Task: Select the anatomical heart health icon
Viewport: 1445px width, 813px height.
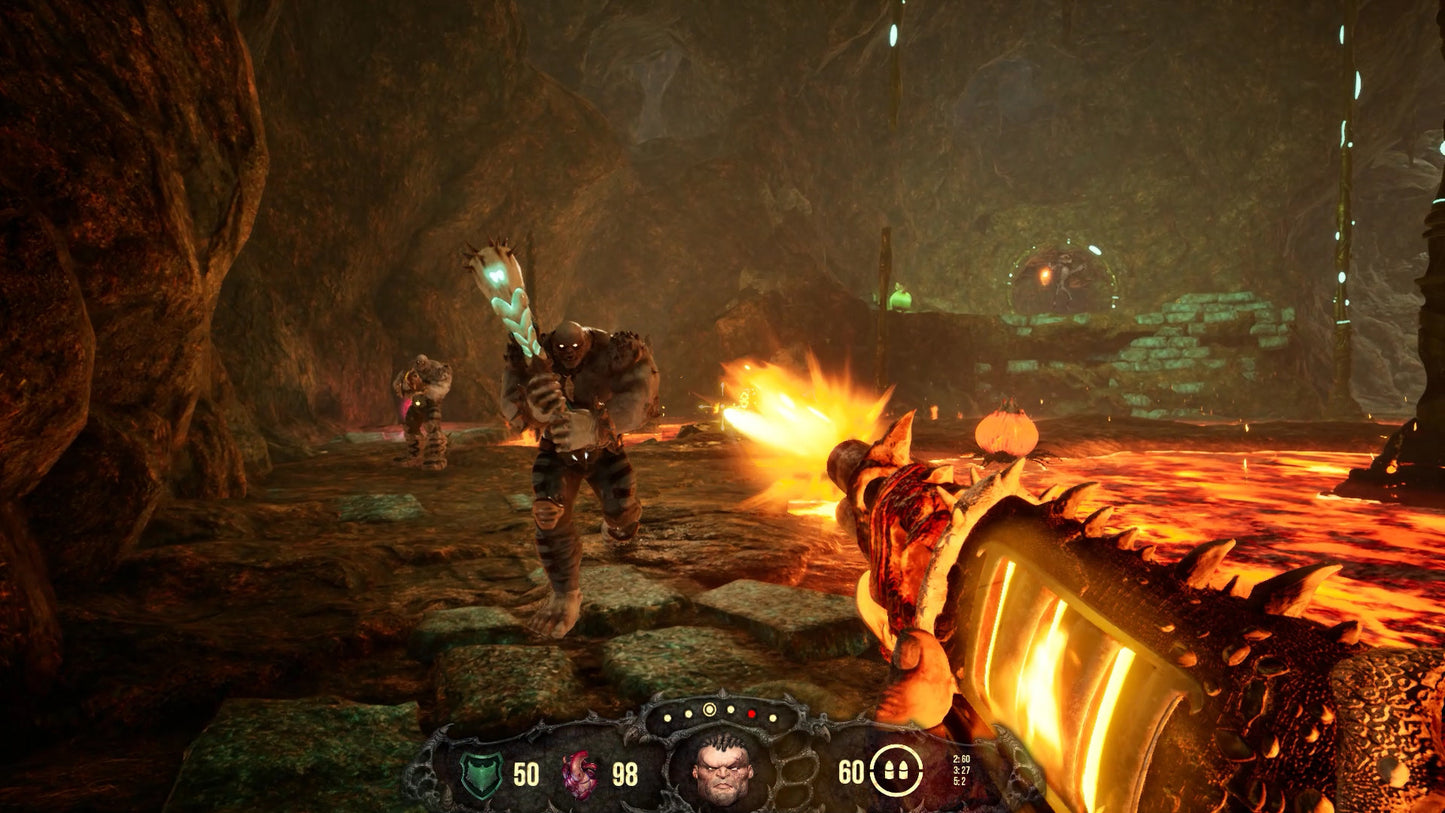Action: (x=580, y=775)
